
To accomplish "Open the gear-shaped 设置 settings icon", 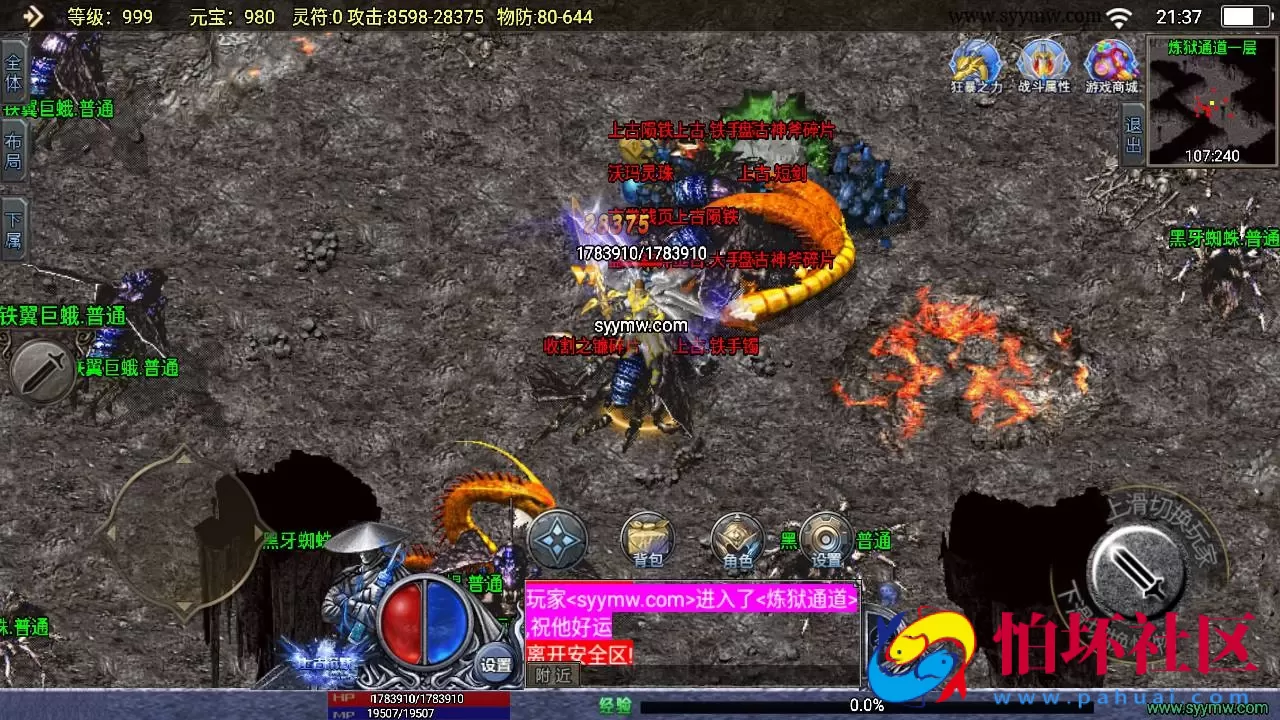I will [x=826, y=540].
